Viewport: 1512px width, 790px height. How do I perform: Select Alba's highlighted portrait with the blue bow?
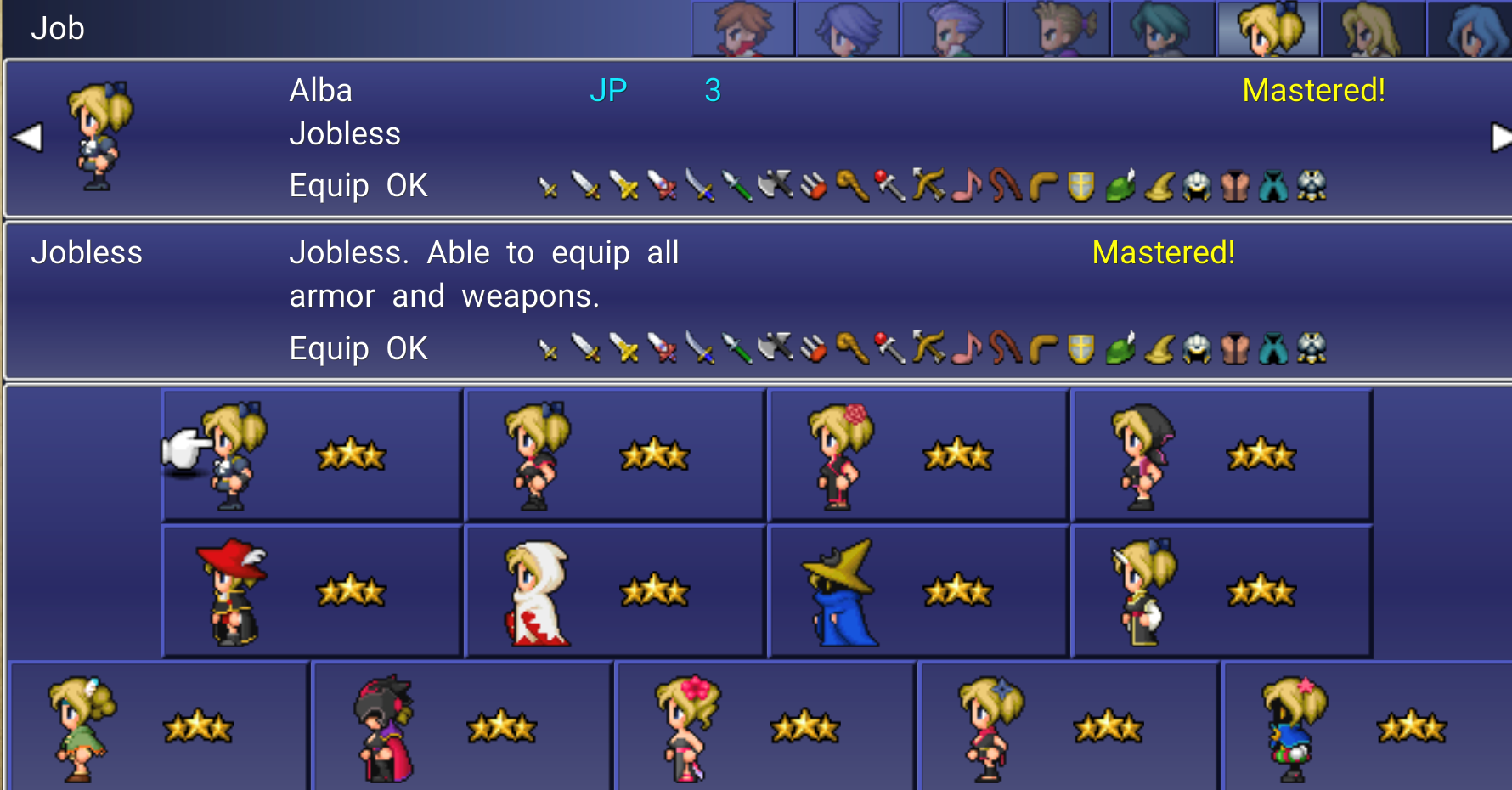[x=1268, y=29]
